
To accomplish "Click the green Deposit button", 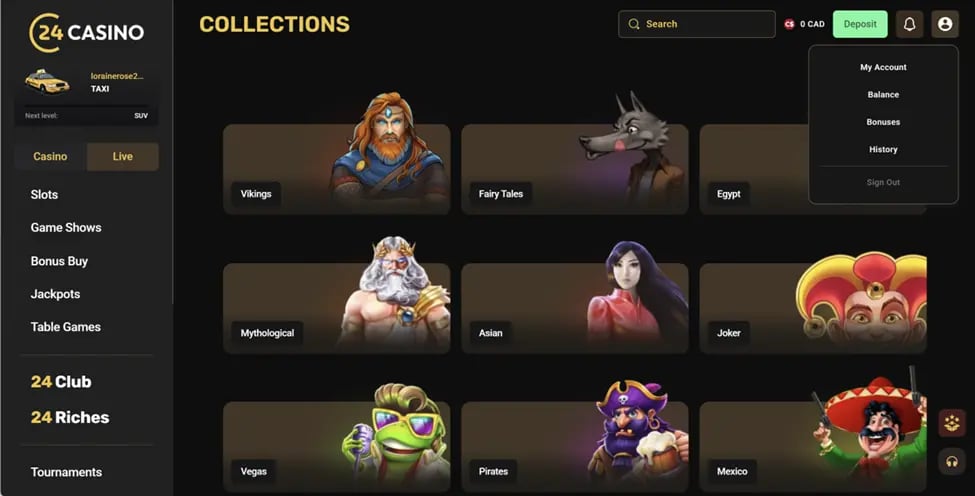I will [x=859, y=24].
